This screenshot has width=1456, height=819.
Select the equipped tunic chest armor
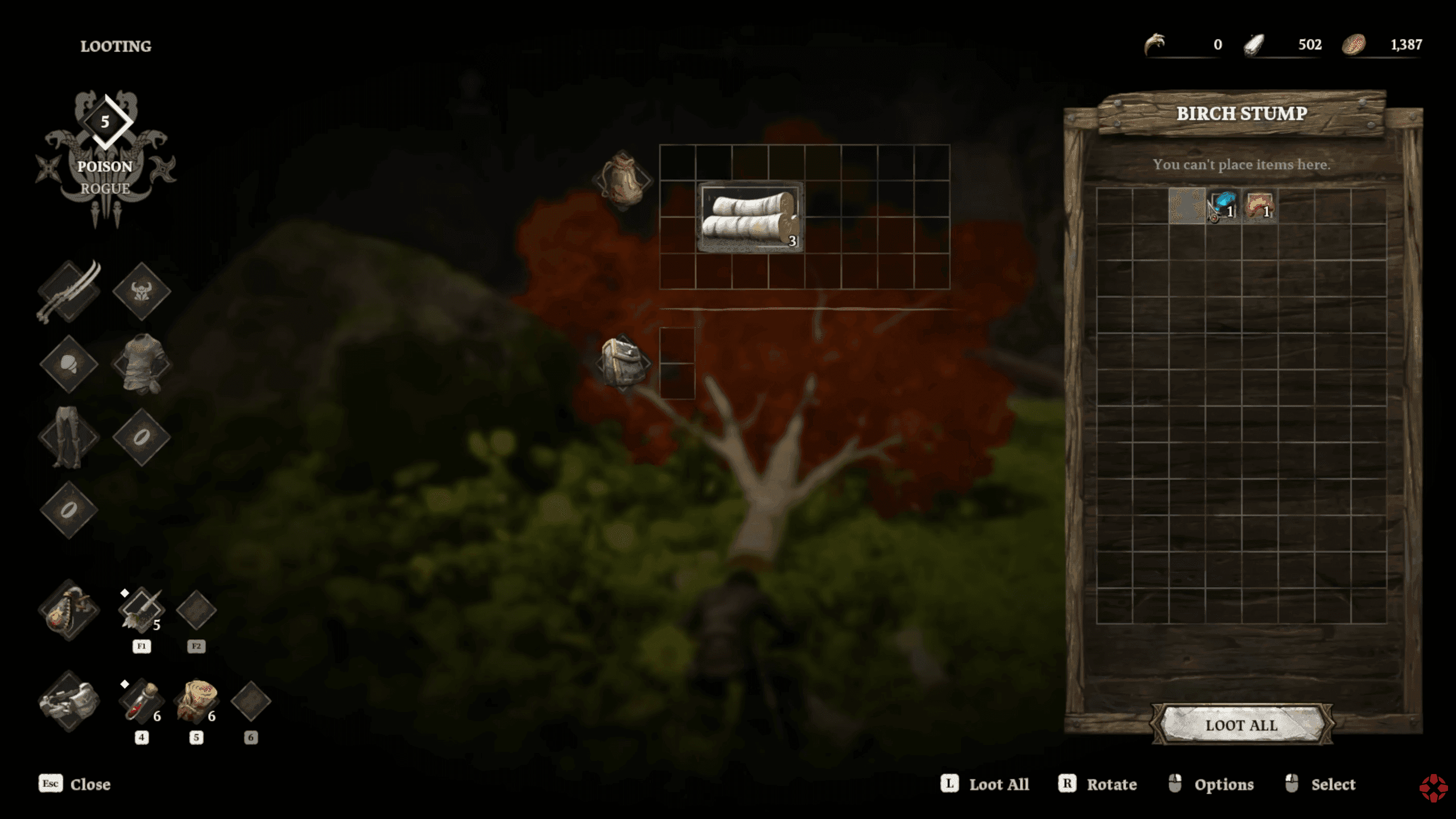tap(142, 364)
